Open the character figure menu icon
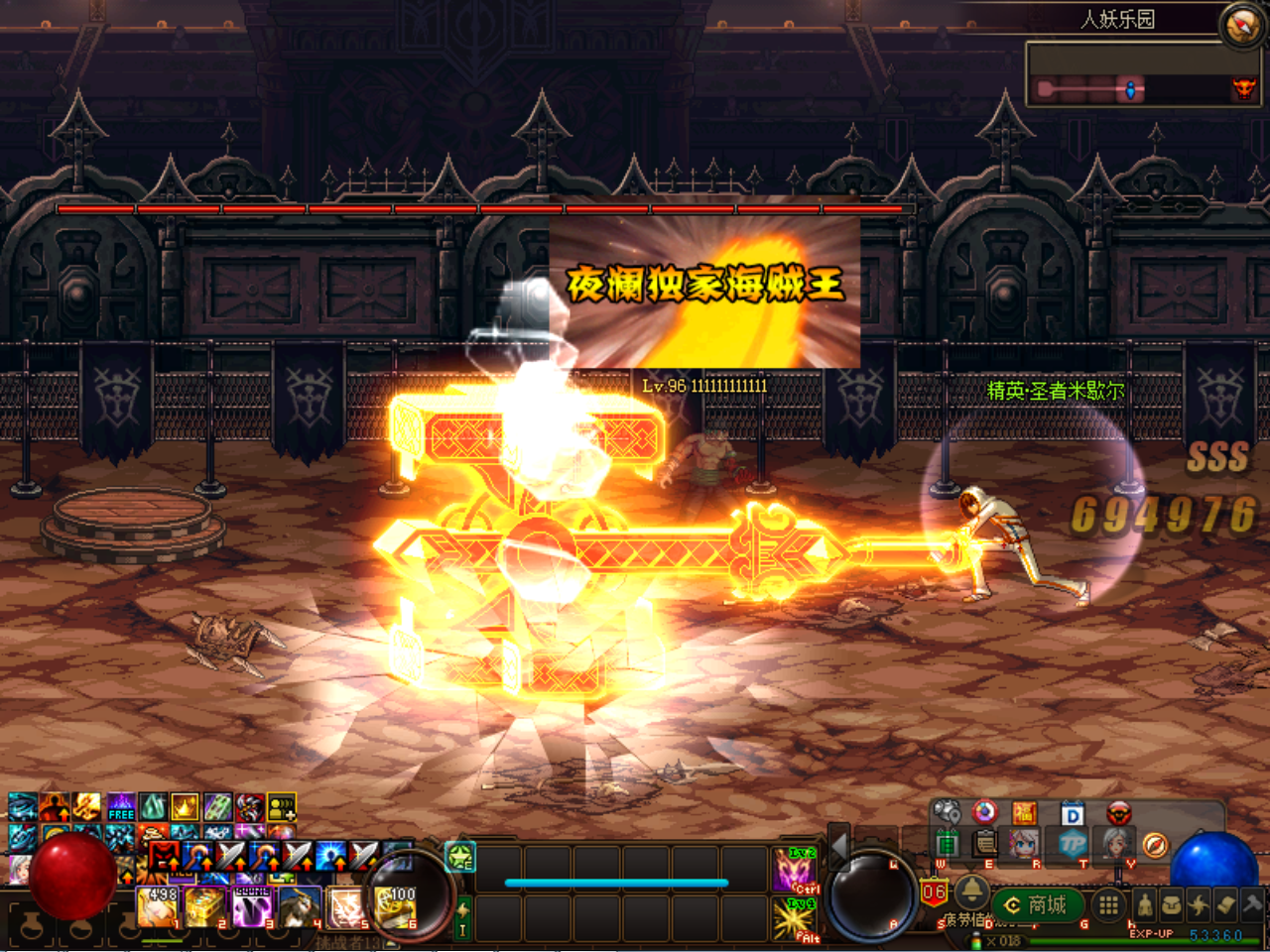This screenshot has height=952, width=1270. 1144,905
